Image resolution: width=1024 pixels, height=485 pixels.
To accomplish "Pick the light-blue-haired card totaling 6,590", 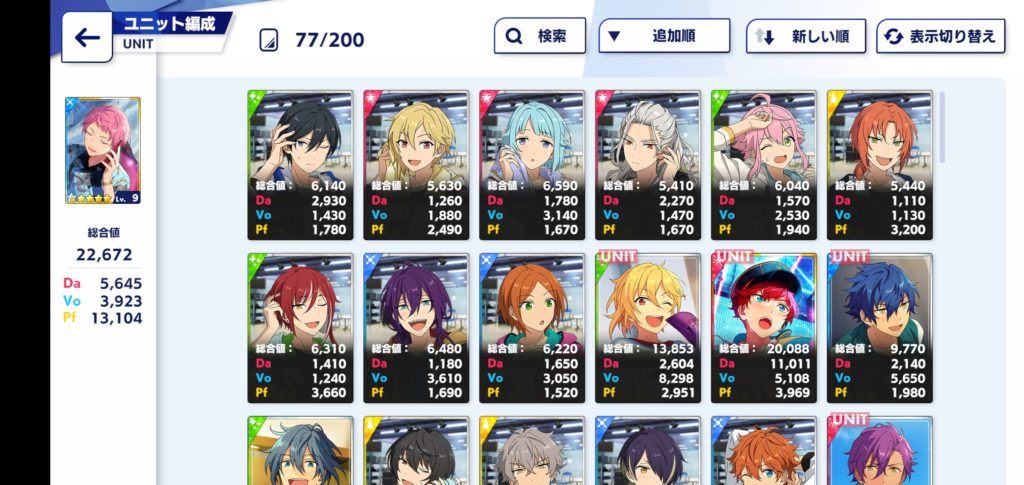I will [x=532, y=165].
